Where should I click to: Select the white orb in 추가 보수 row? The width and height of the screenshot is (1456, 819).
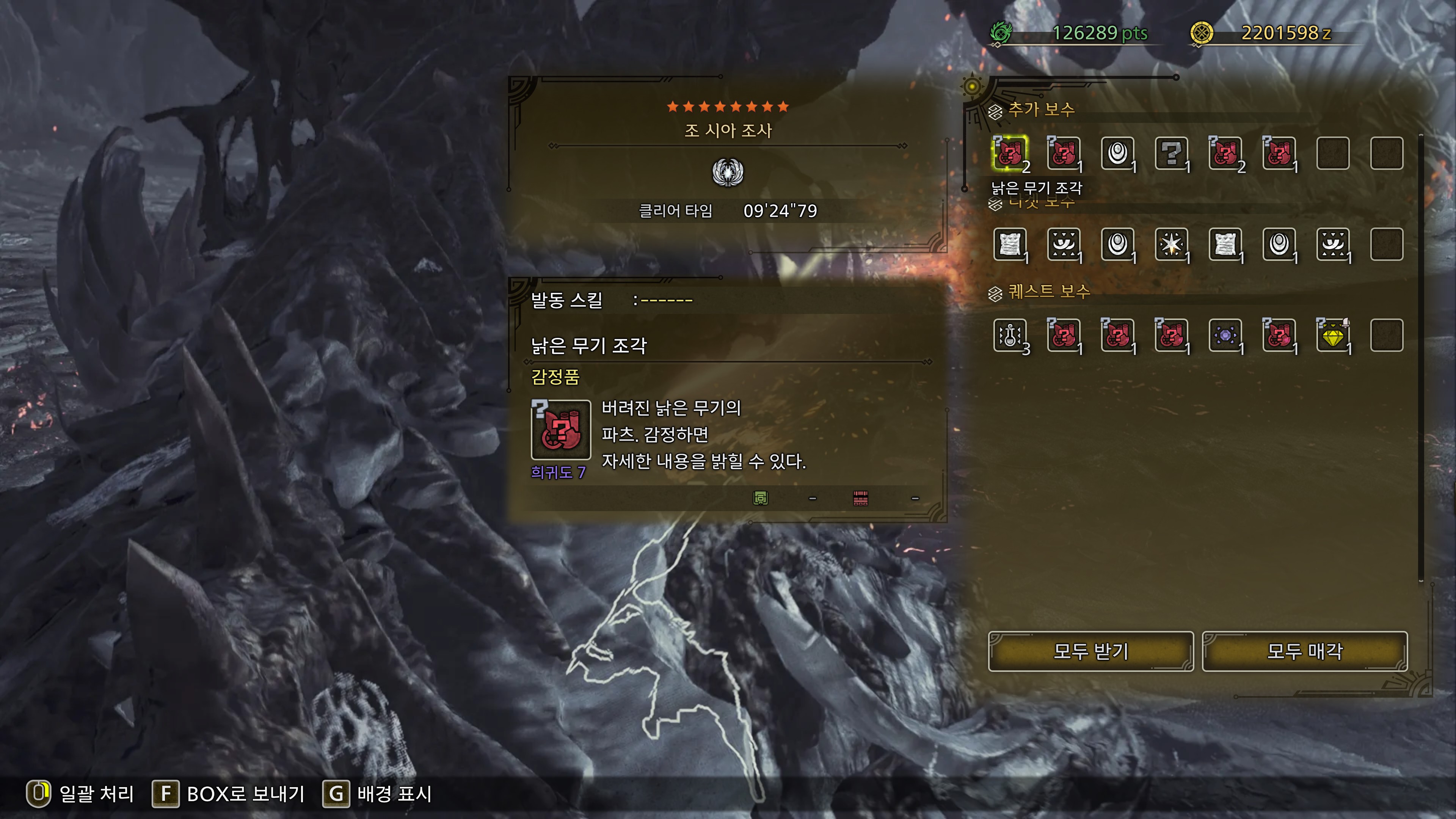tap(1118, 153)
